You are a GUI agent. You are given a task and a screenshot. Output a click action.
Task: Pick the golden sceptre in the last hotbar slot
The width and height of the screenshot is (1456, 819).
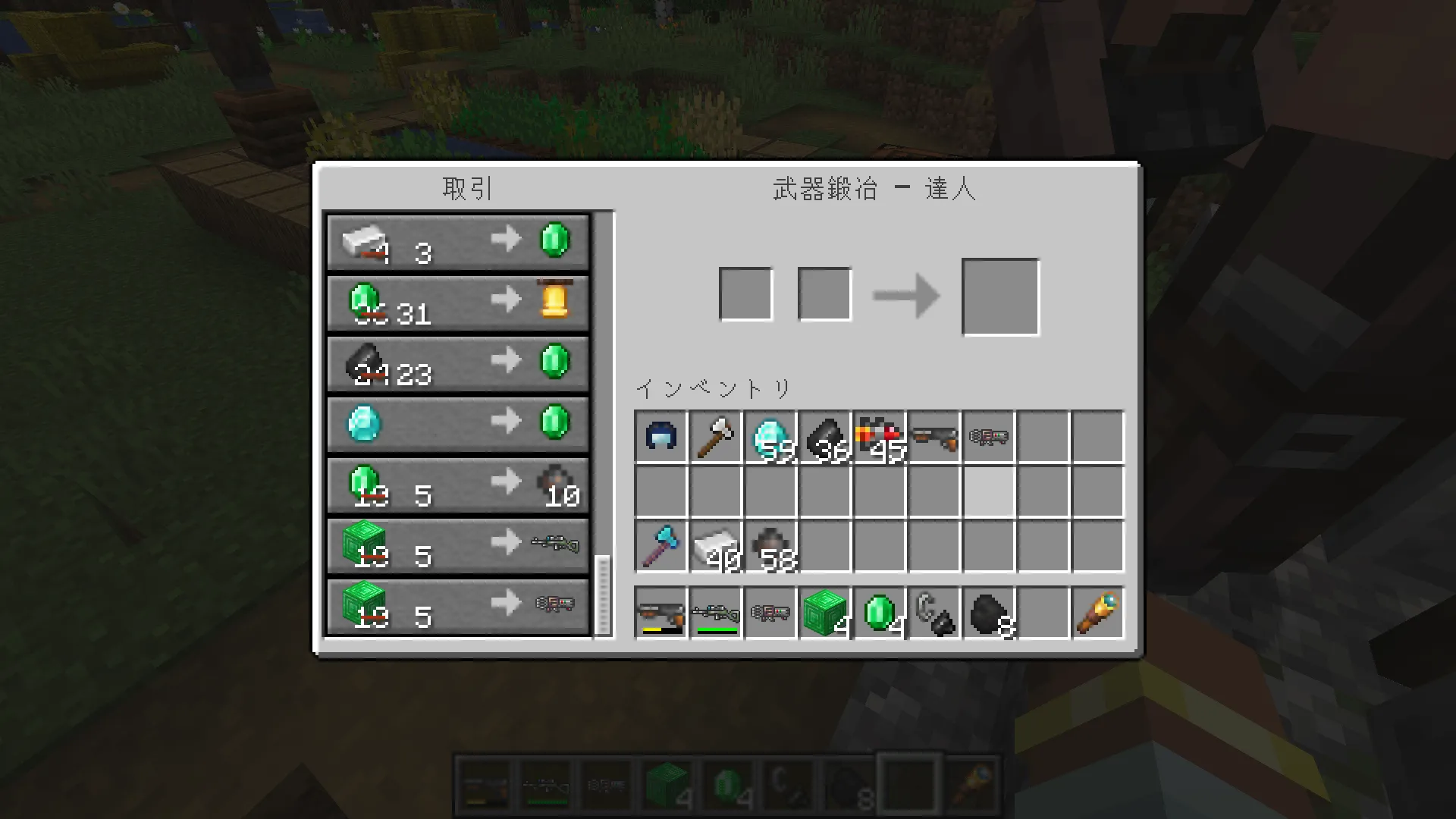(1097, 613)
